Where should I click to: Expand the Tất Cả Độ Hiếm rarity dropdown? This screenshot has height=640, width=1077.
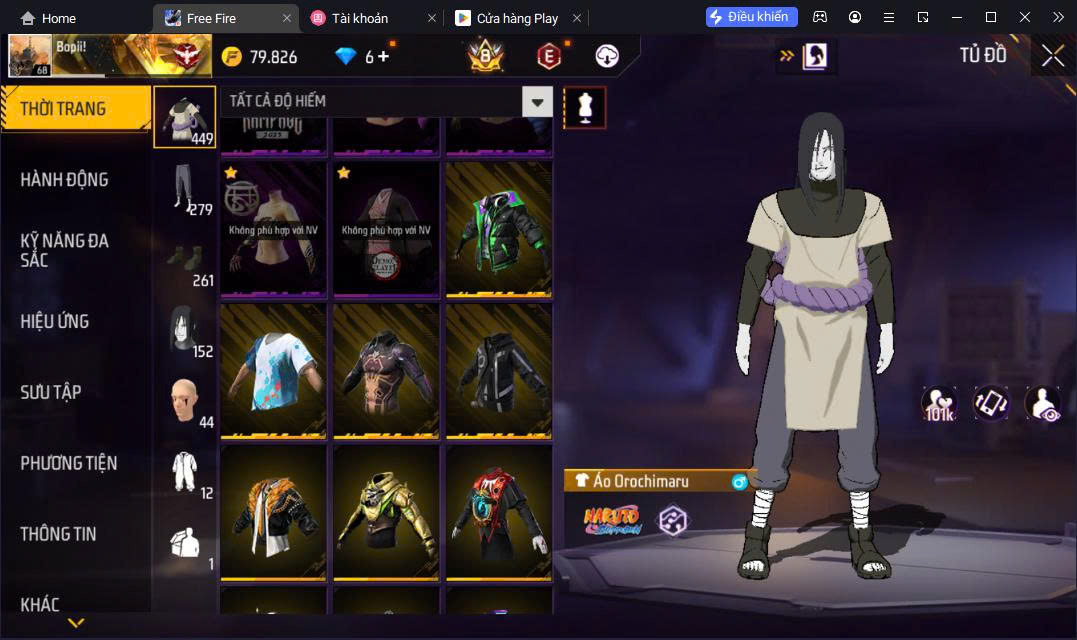[538, 101]
